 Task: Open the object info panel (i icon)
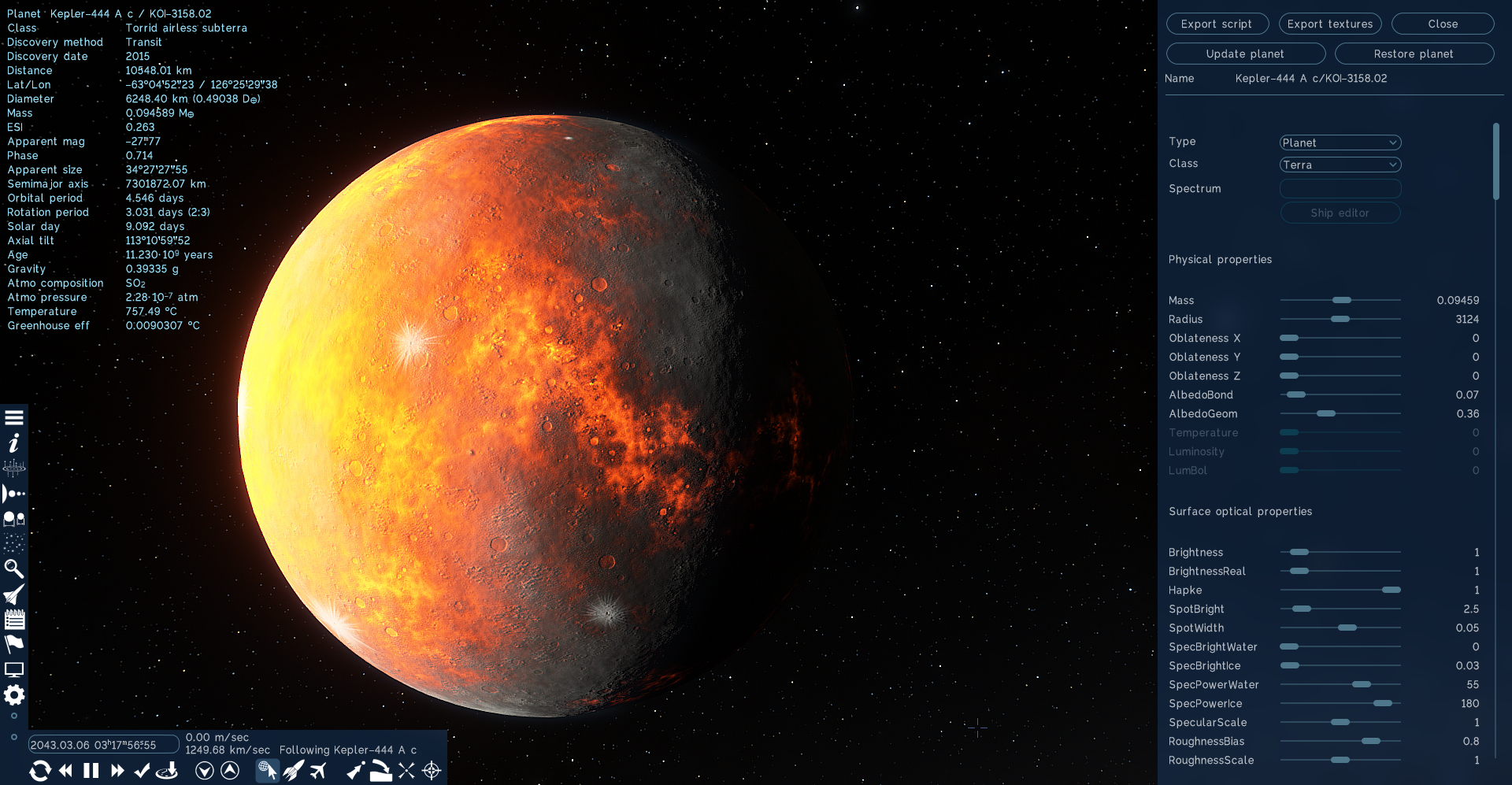click(x=13, y=442)
